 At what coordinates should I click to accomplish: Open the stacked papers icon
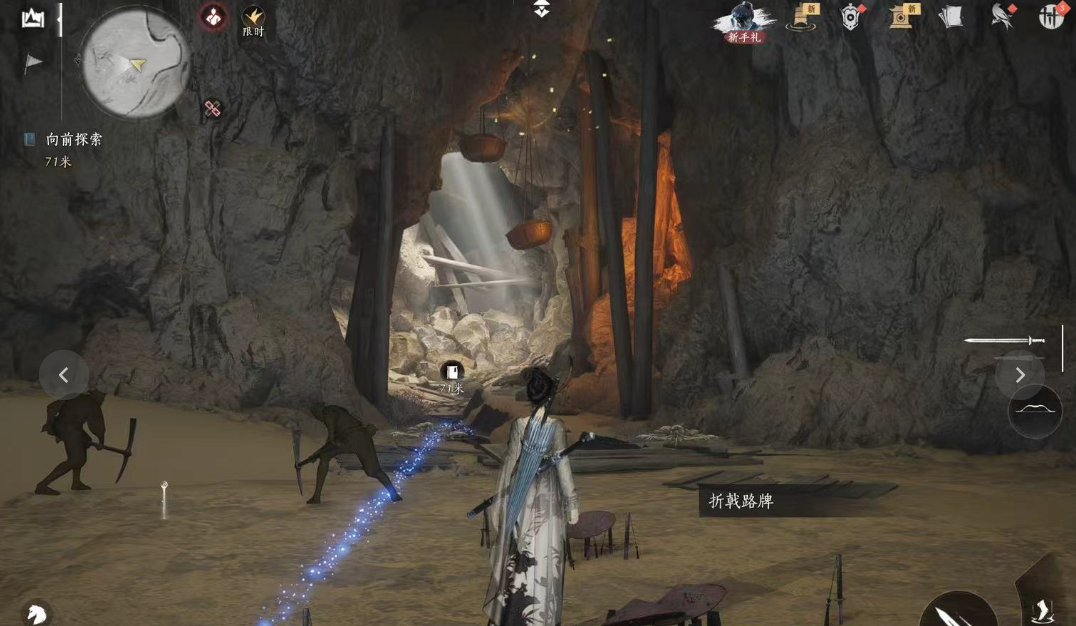[x=951, y=16]
